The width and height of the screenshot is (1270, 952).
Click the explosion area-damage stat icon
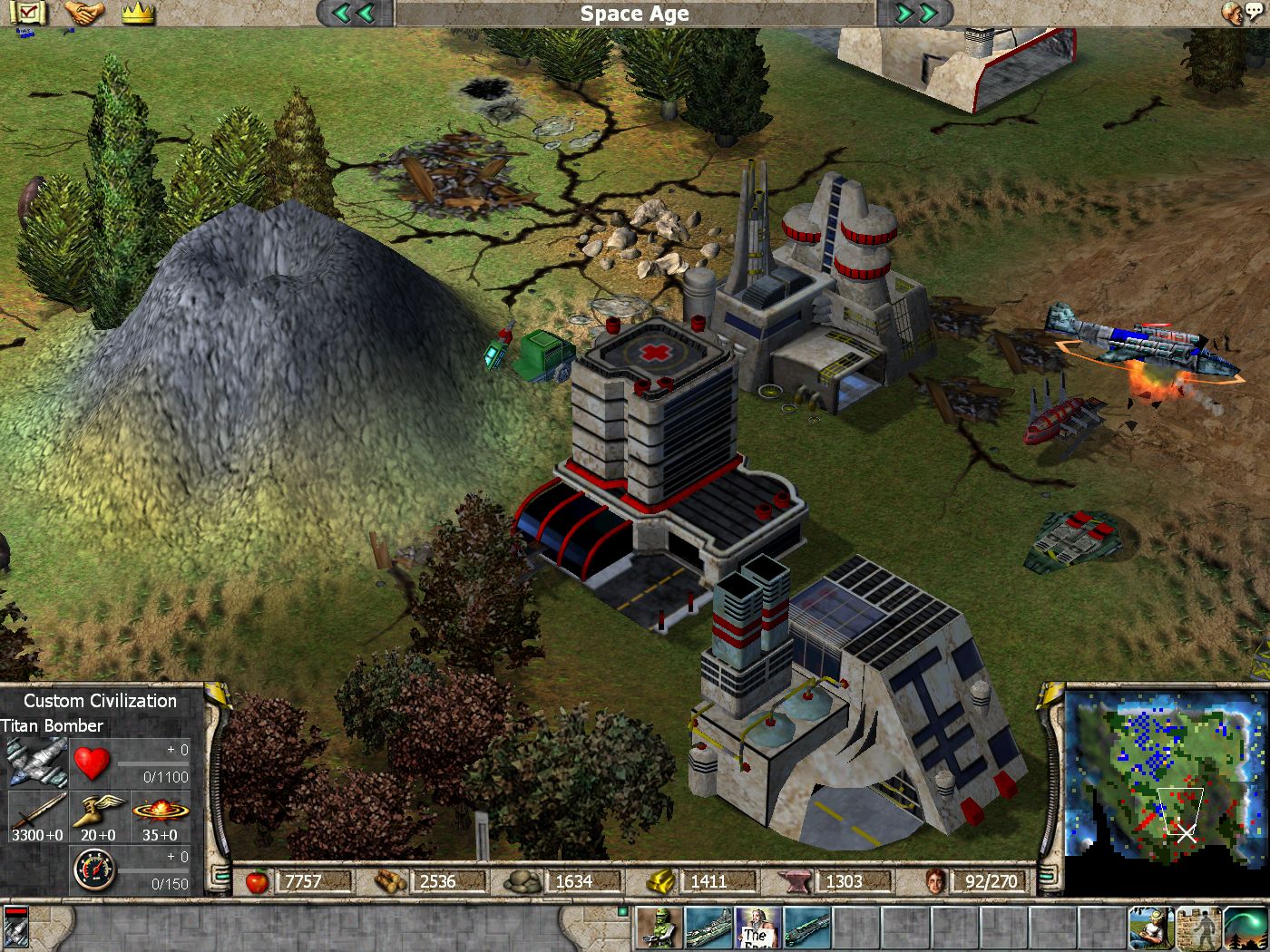161,810
